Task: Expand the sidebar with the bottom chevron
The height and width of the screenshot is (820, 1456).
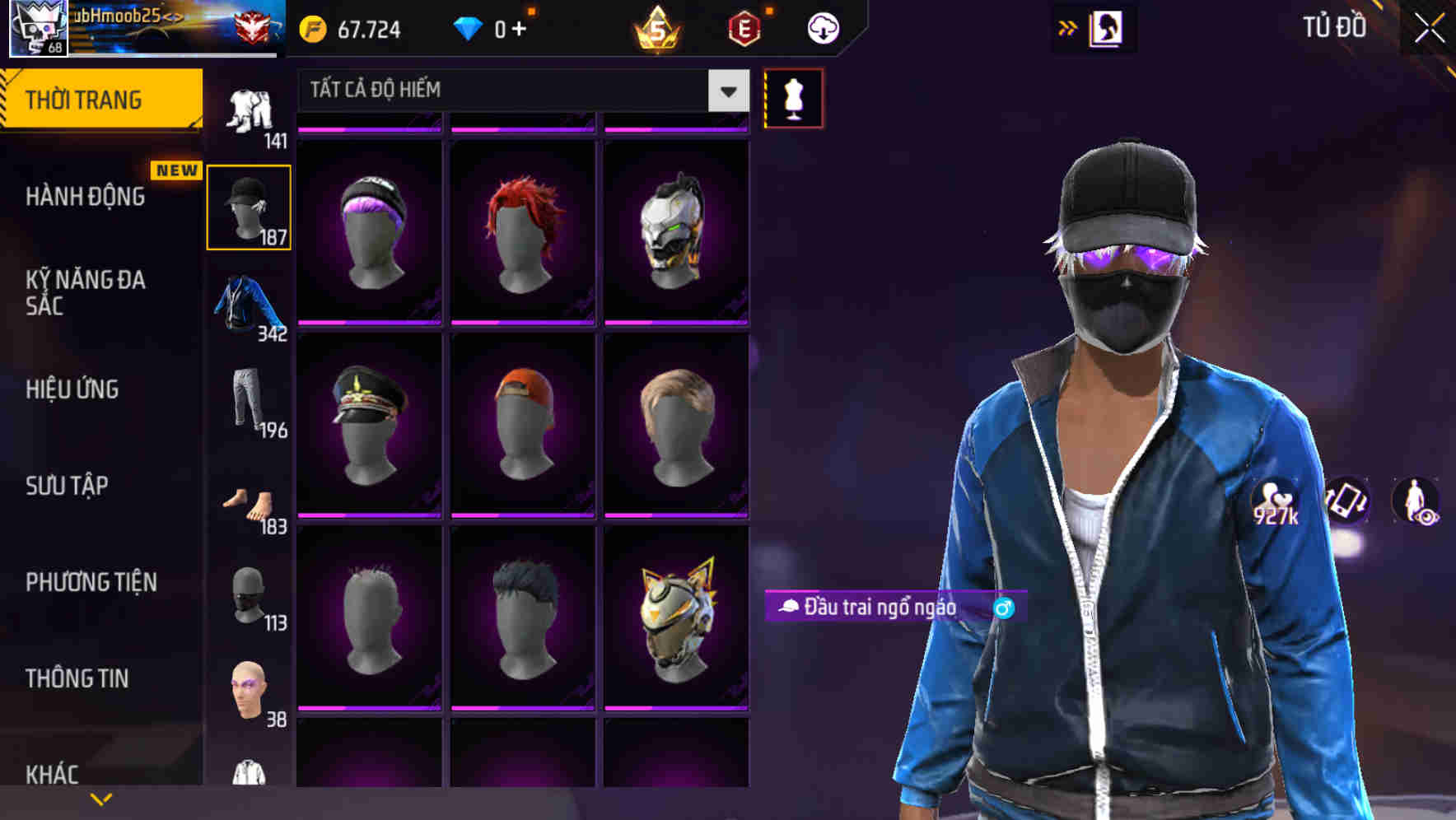Action: 100,798
